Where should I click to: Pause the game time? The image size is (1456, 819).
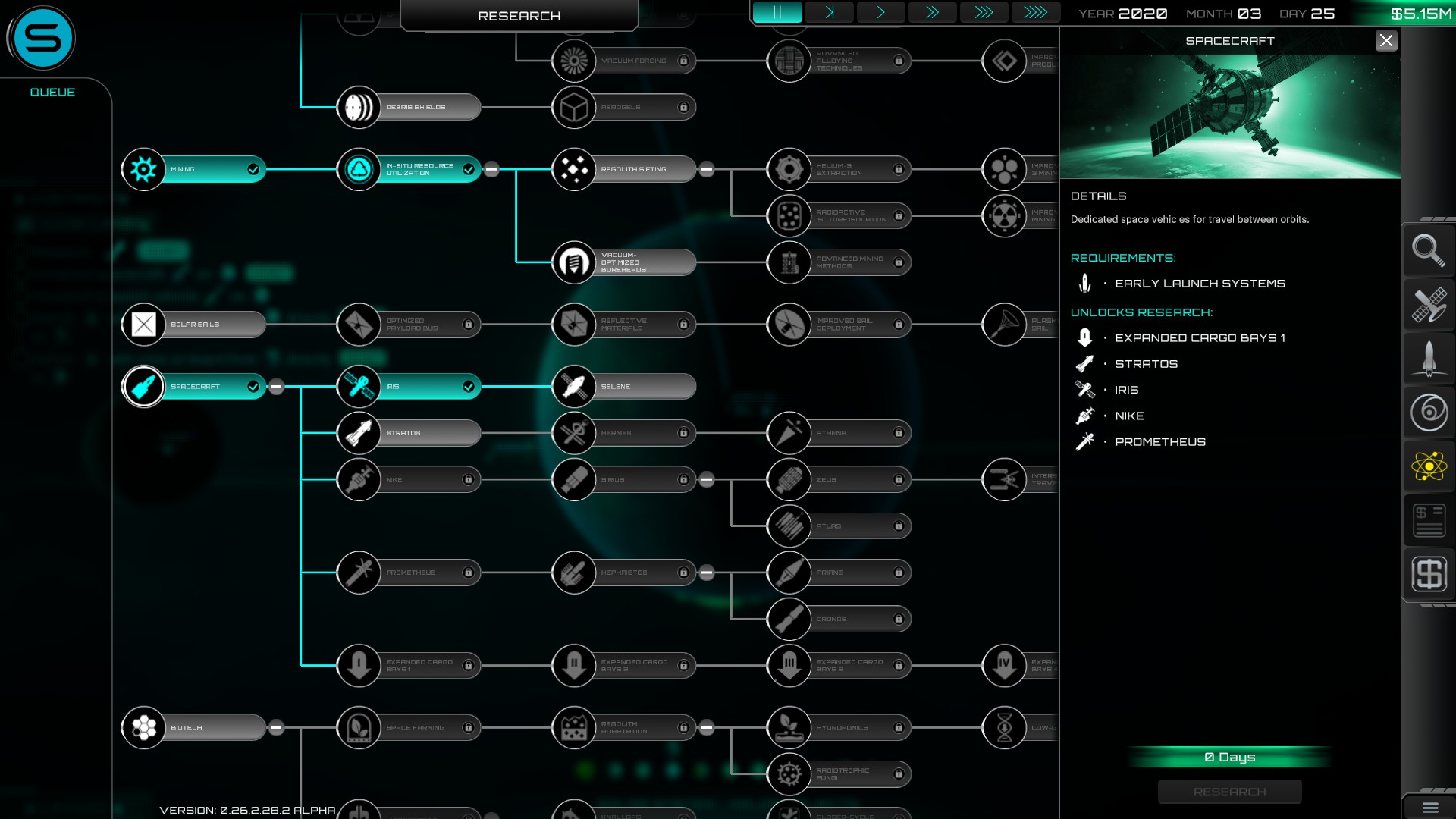point(777,13)
